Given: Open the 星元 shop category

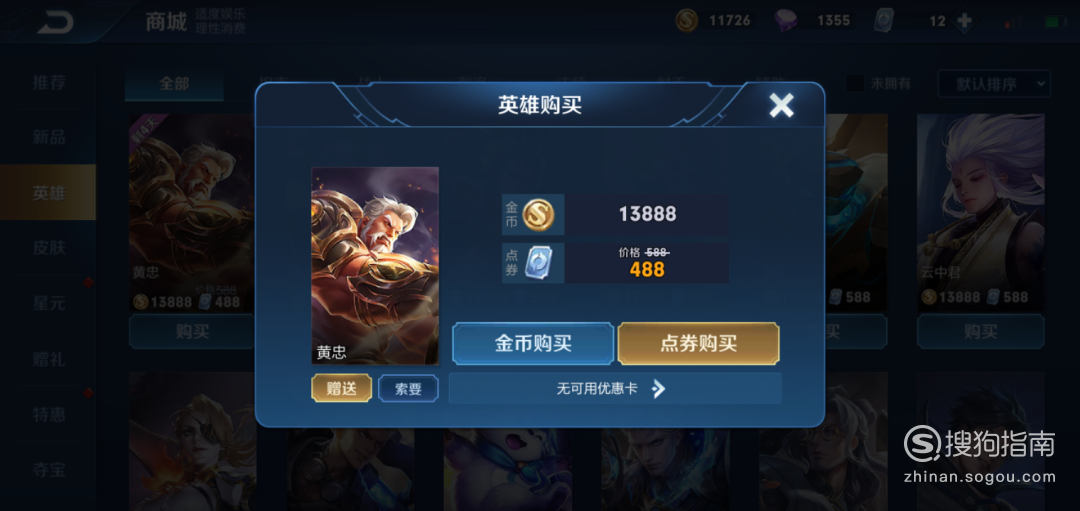Looking at the screenshot, I should (48, 302).
